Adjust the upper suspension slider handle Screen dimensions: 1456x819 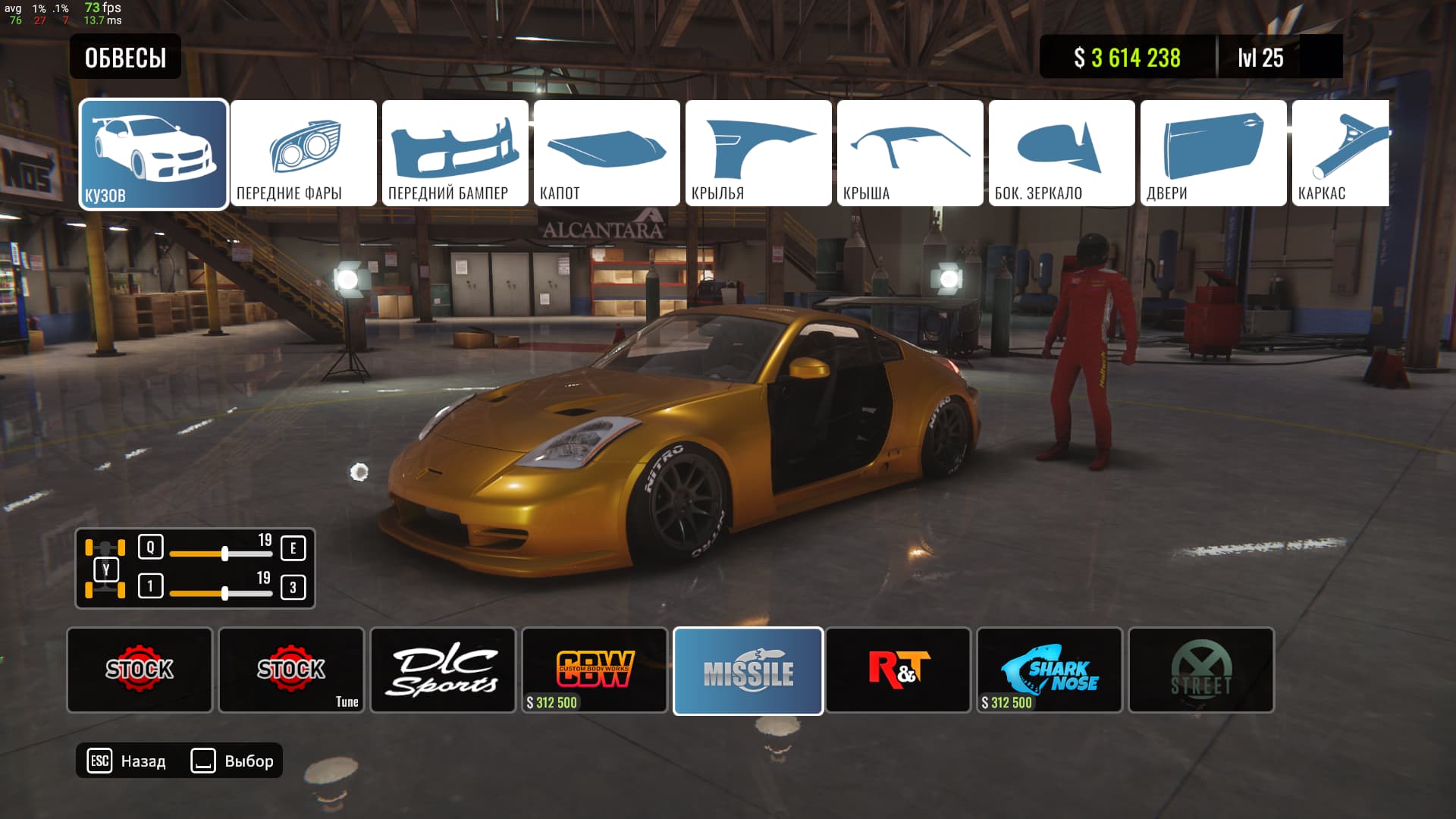pos(224,554)
